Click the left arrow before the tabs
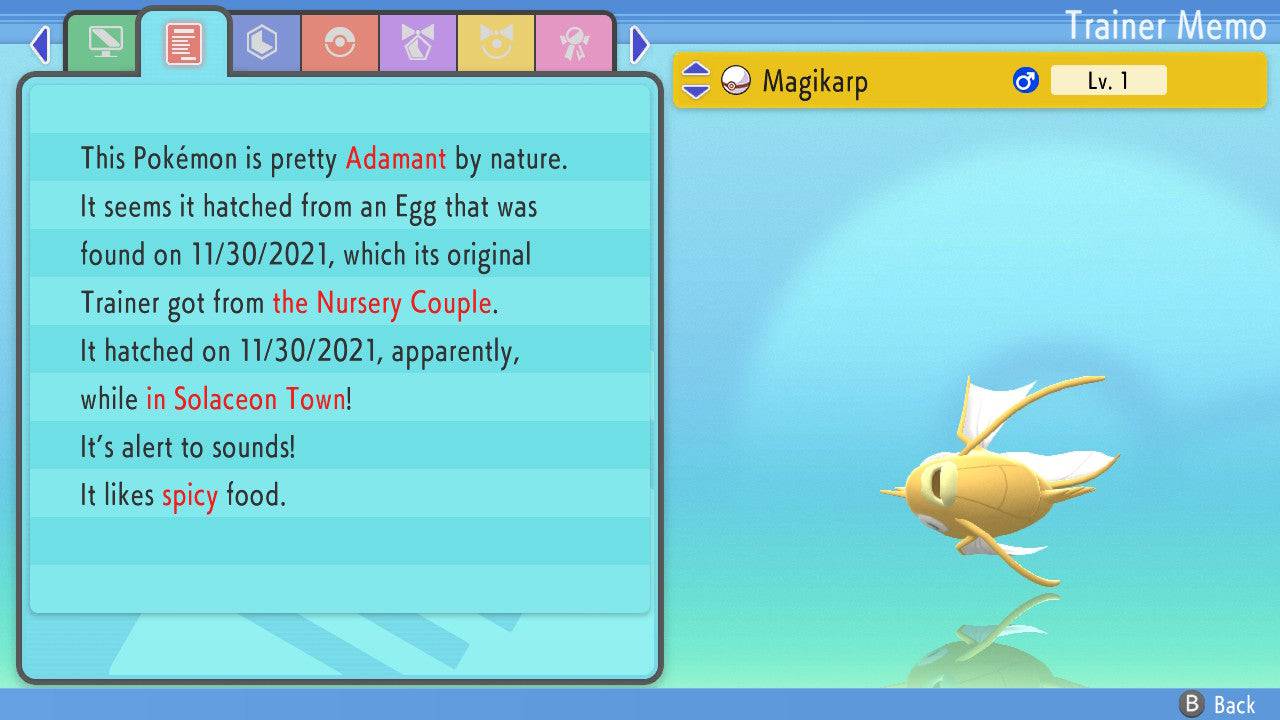This screenshot has width=1280, height=720. coord(40,44)
